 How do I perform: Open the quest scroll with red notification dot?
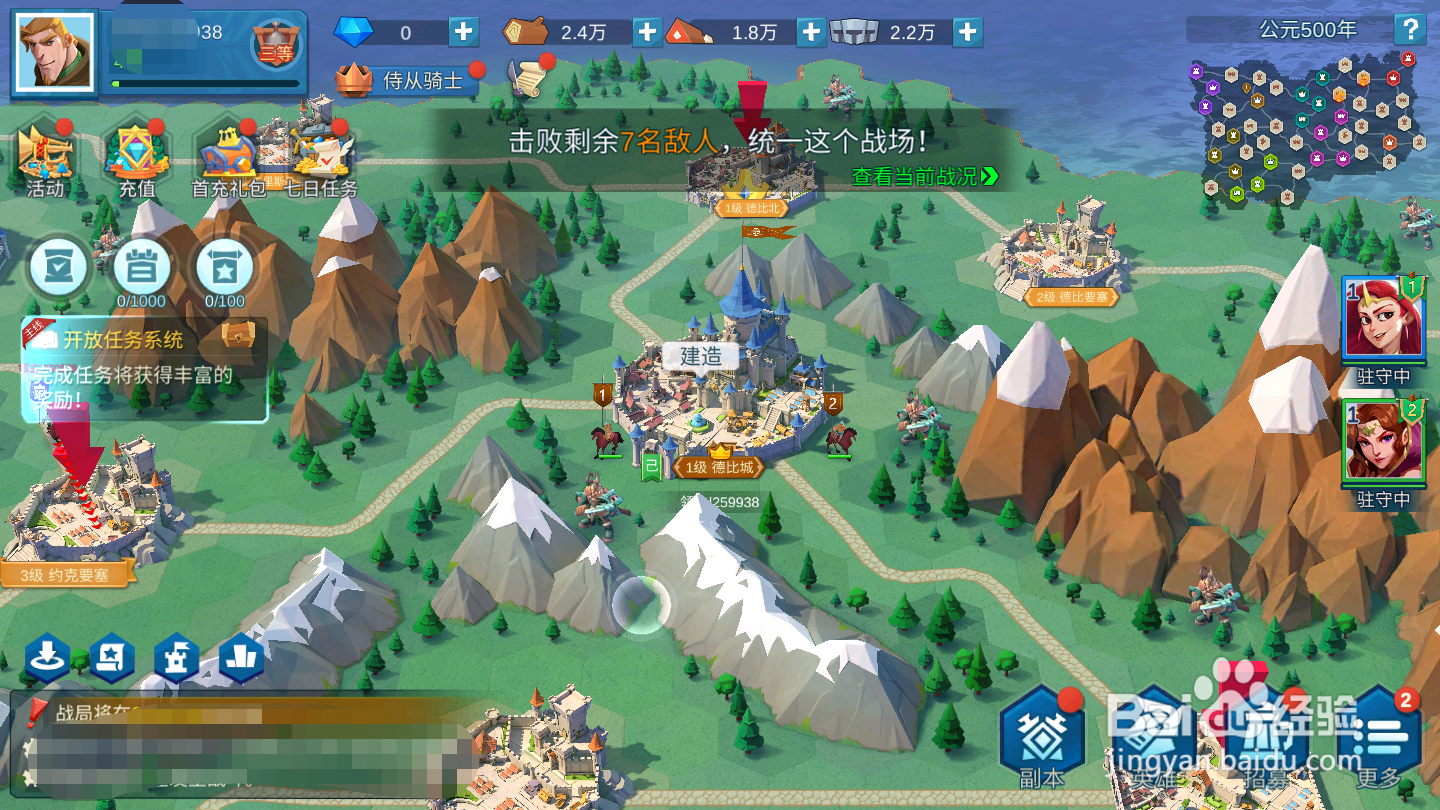coord(527,80)
